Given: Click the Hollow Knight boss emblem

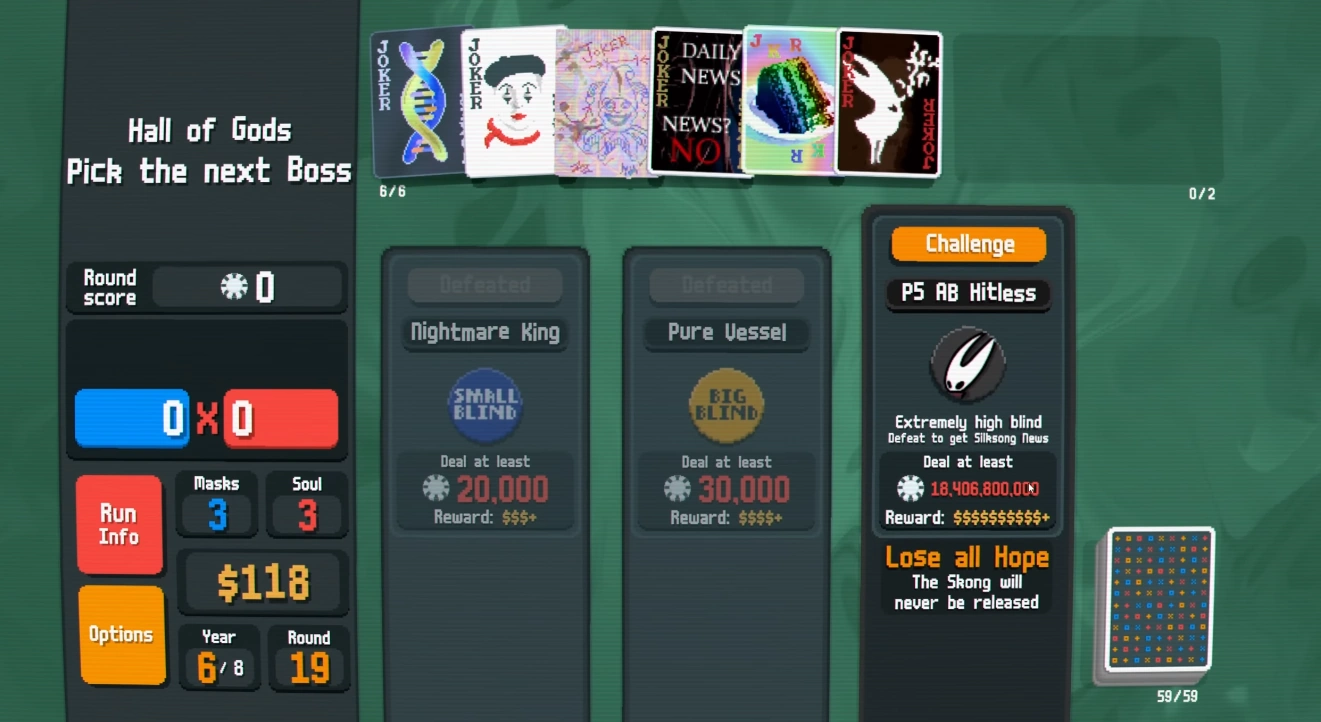Looking at the screenshot, I should (x=967, y=365).
